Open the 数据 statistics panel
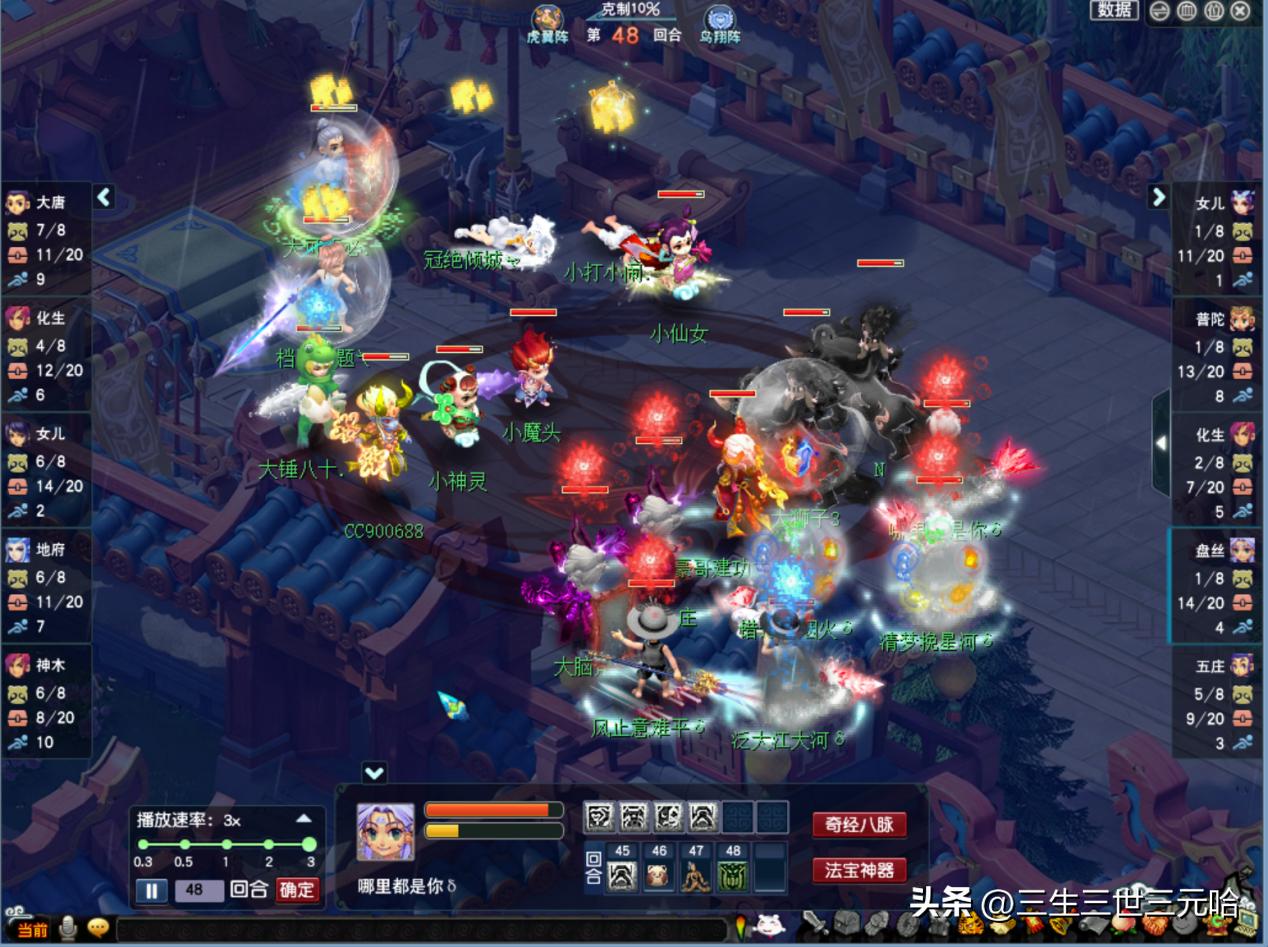Image resolution: width=1268 pixels, height=947 pixels. (1114, 10)
